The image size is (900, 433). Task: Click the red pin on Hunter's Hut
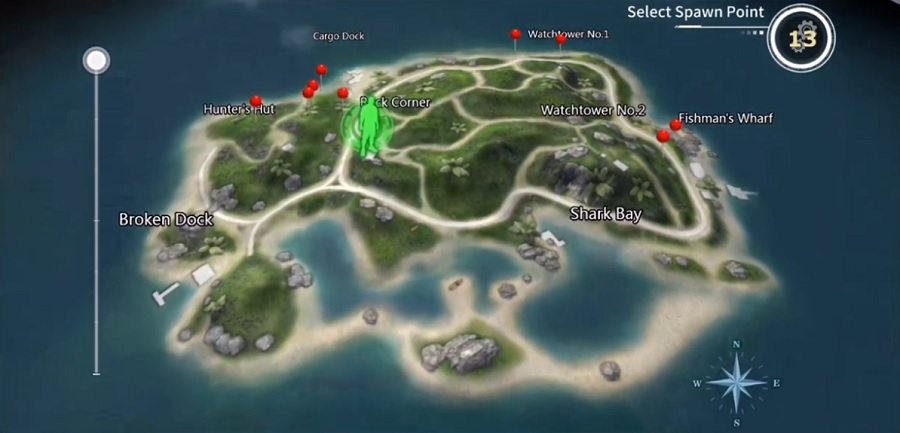pyautogui.click(x=256, y=101)
